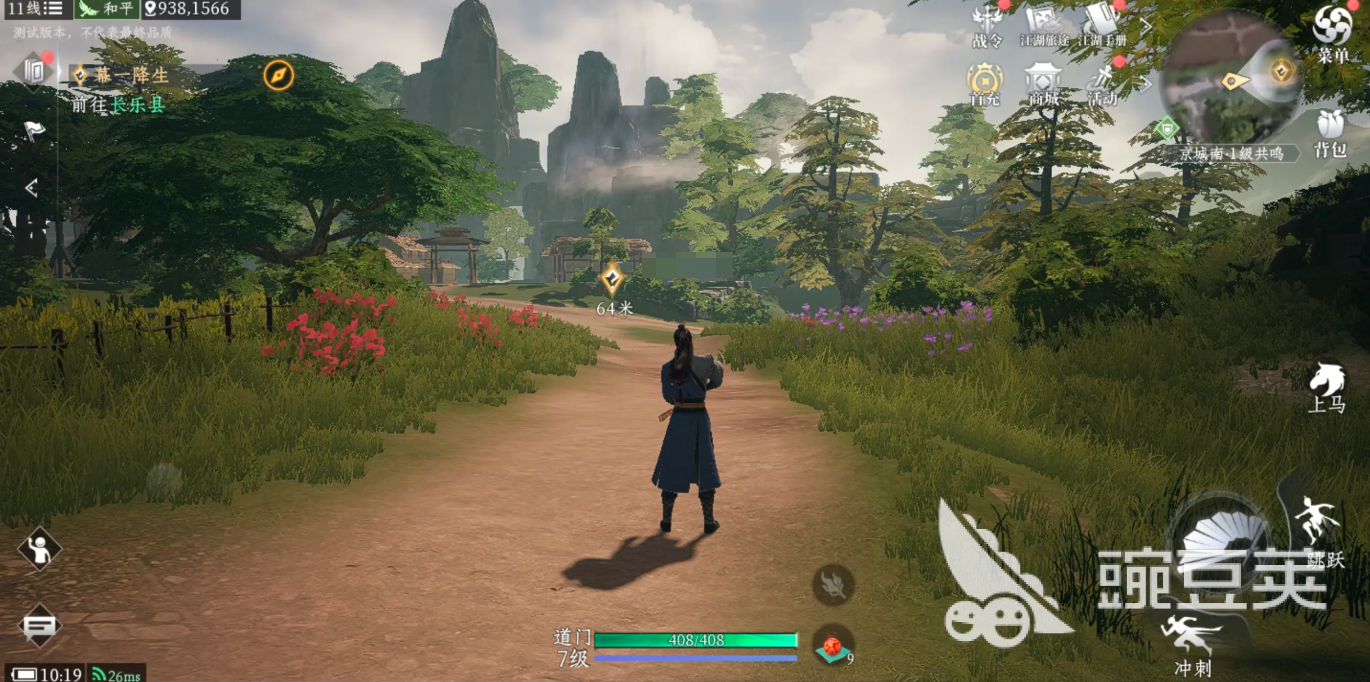Open the 11线 server line list
The height and width of the screenshot is (682, 1370).
(35, 9)
